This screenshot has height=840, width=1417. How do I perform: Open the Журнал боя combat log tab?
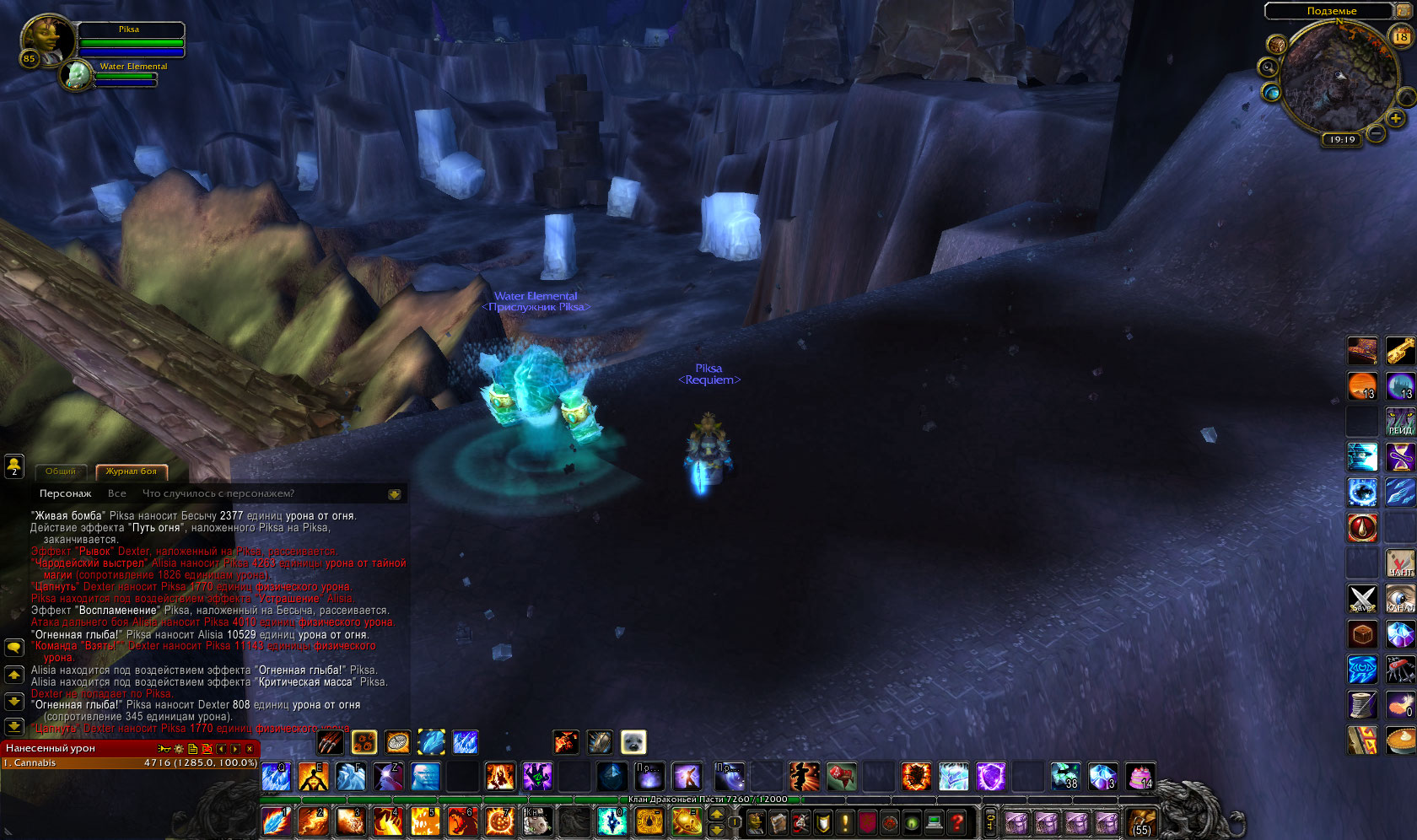[131, 471]
